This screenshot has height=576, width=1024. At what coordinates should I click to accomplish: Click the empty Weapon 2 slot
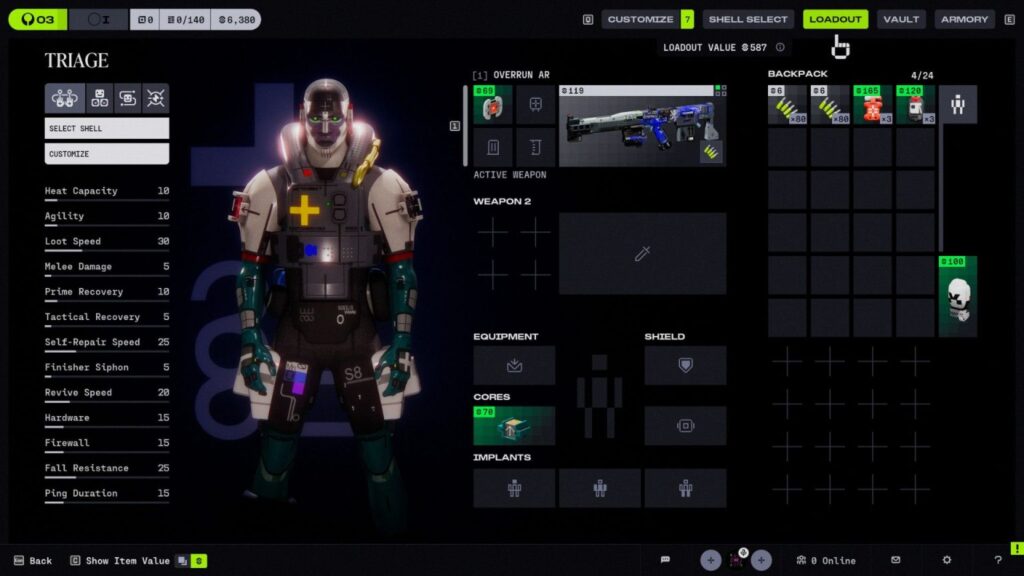click(642, 253)
